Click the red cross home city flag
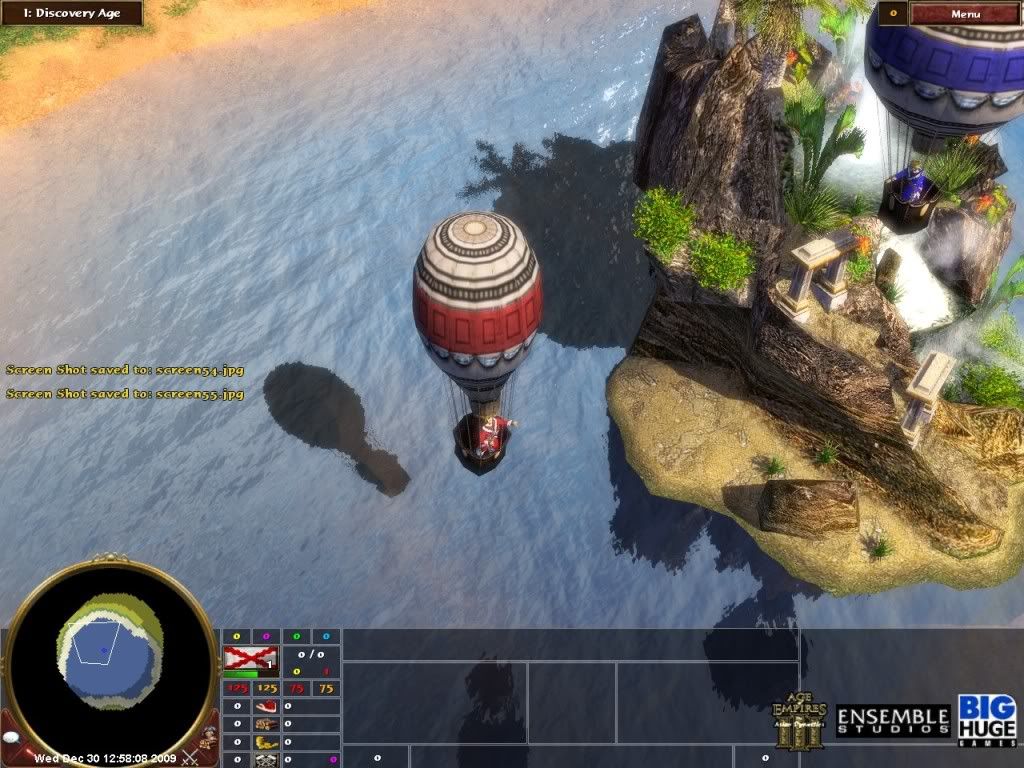 (x=251, y=657)
